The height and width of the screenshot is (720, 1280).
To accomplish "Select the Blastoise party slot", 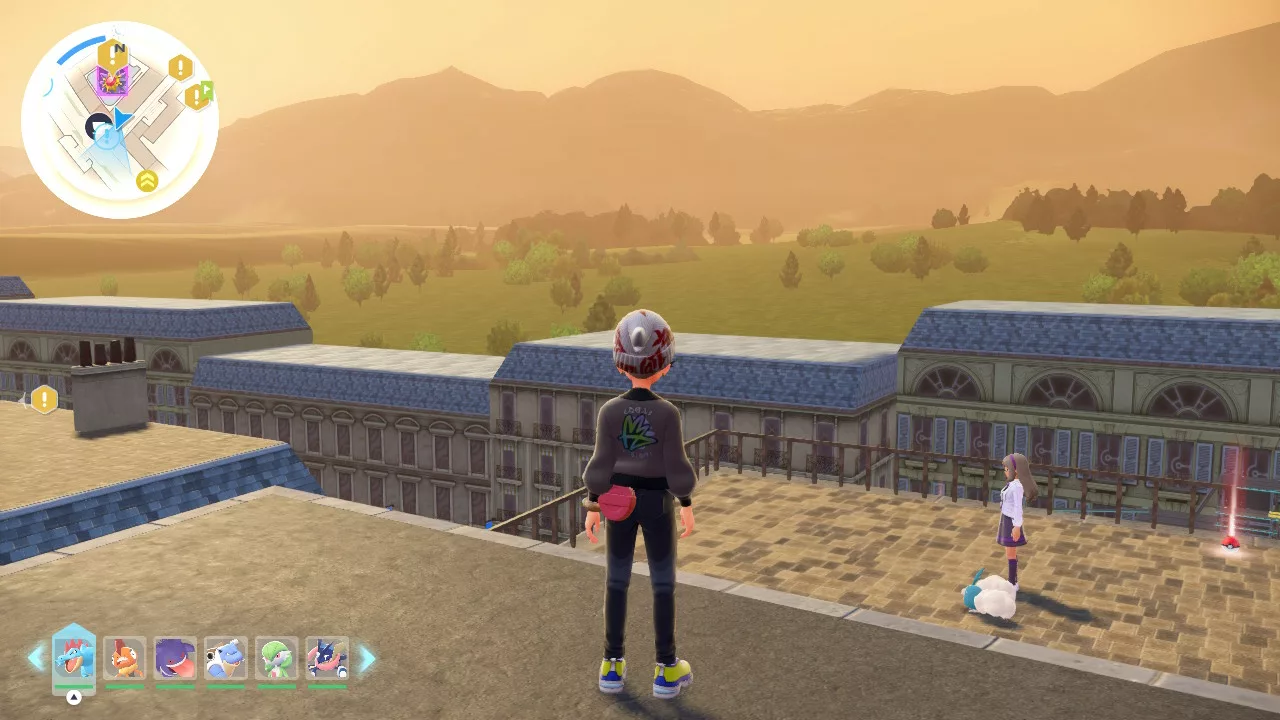I will tap(226, 658).
